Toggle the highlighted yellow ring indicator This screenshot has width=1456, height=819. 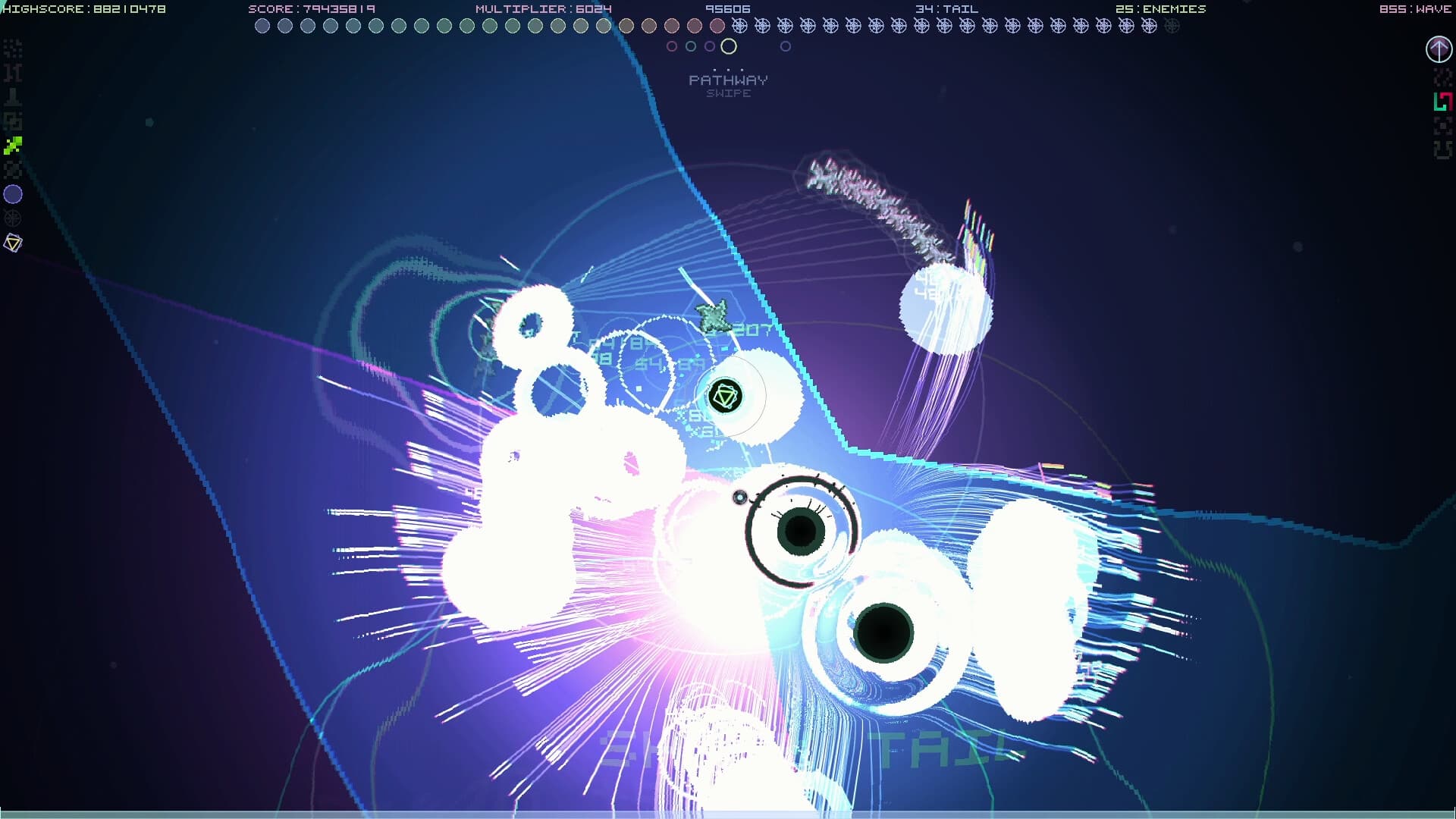(x=730, y=46)
